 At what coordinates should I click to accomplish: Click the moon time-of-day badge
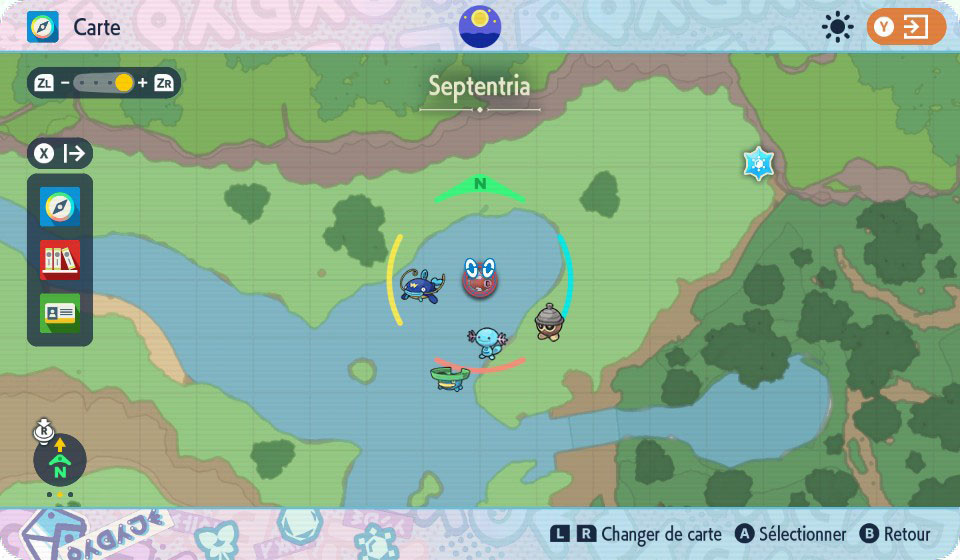point(480,26)
